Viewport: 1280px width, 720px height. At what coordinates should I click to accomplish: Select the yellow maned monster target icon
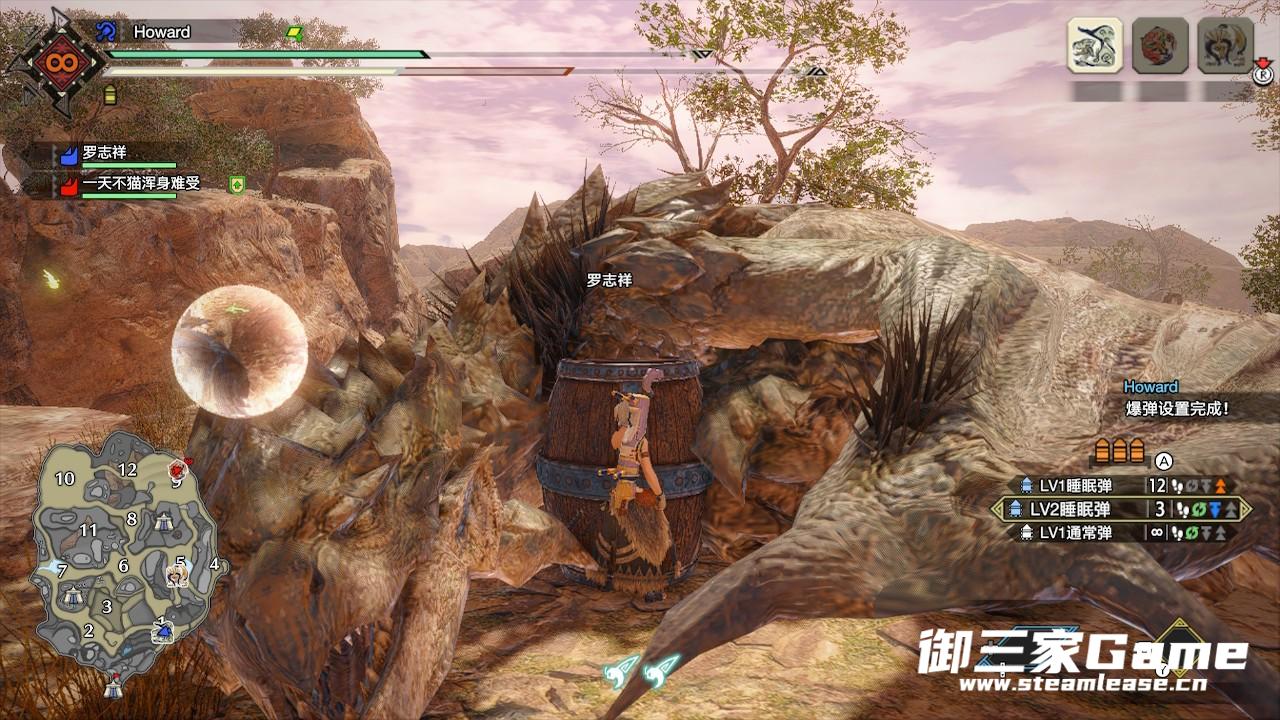click(1226, 45)
